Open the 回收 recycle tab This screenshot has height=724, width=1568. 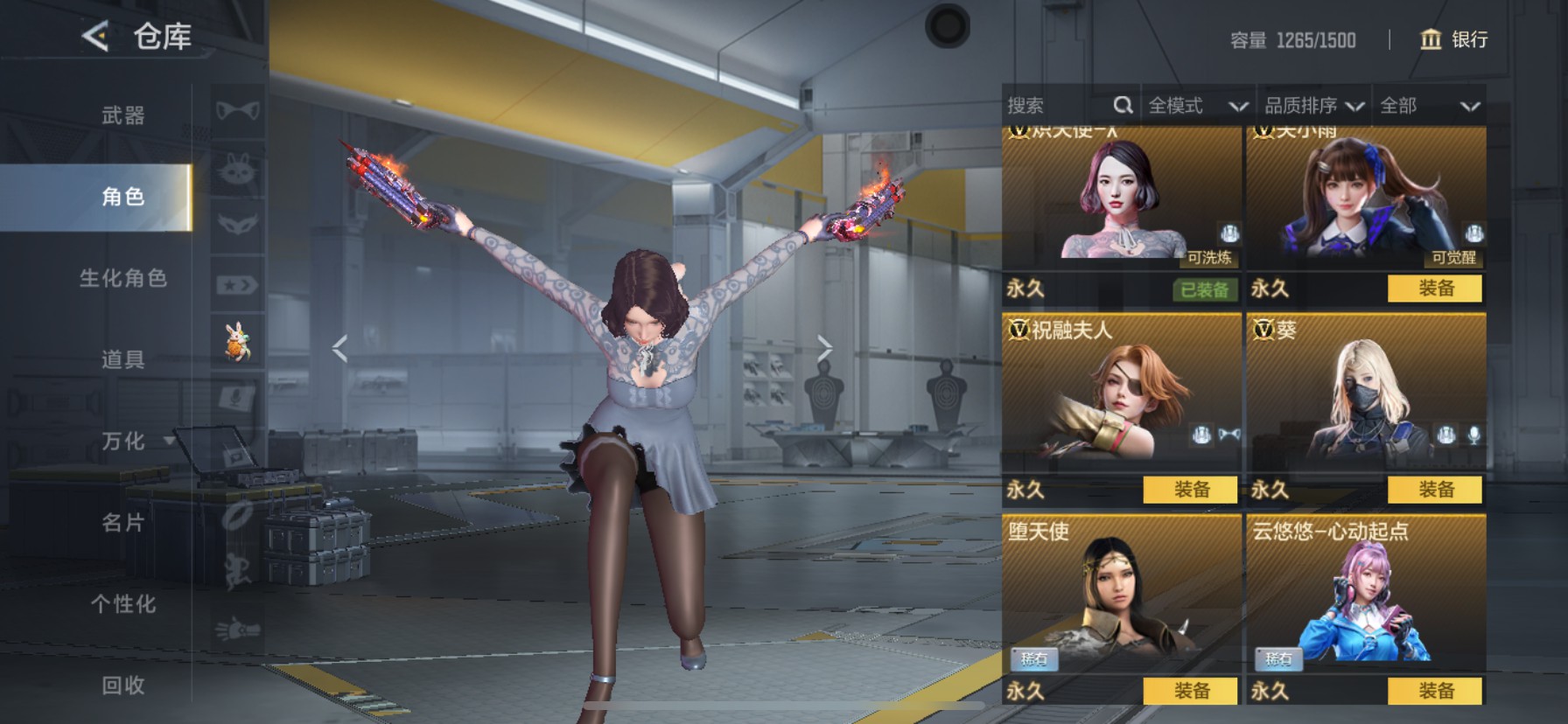tap(122, 685)
